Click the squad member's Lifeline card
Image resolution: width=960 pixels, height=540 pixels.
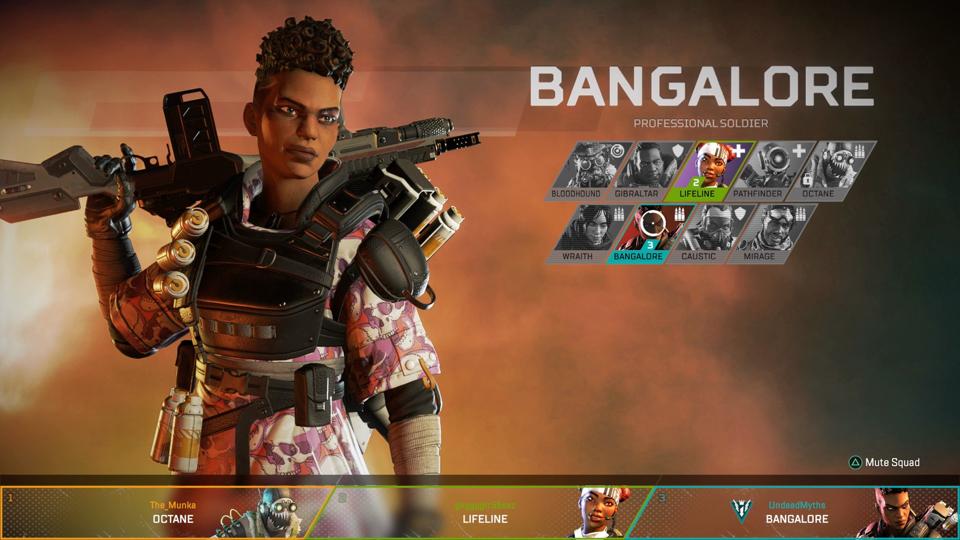pyautogui.click(x=485, y=512)
